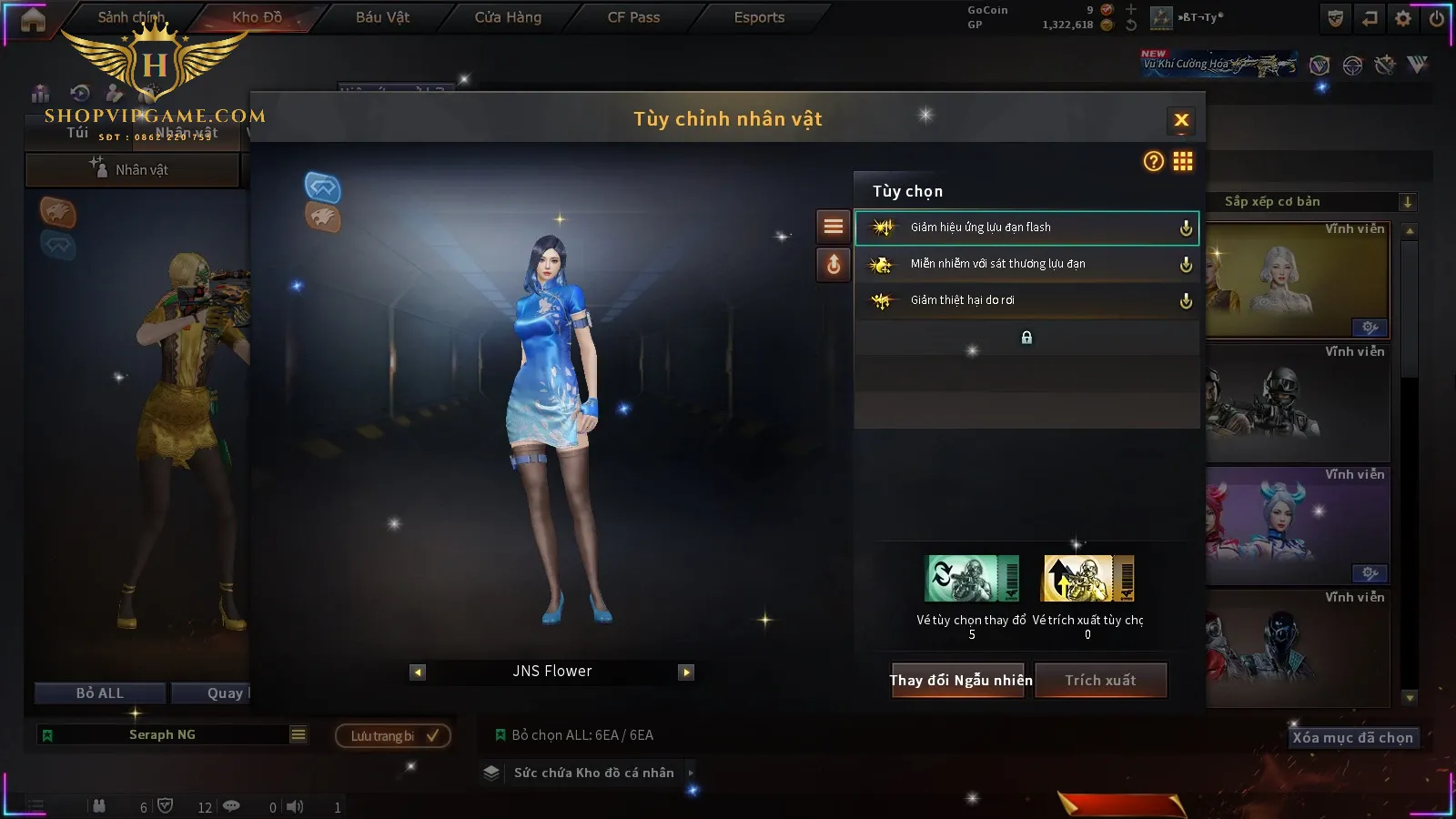
Task: Click the Bỏ ALL button
Action: click(x=100, y=693)
